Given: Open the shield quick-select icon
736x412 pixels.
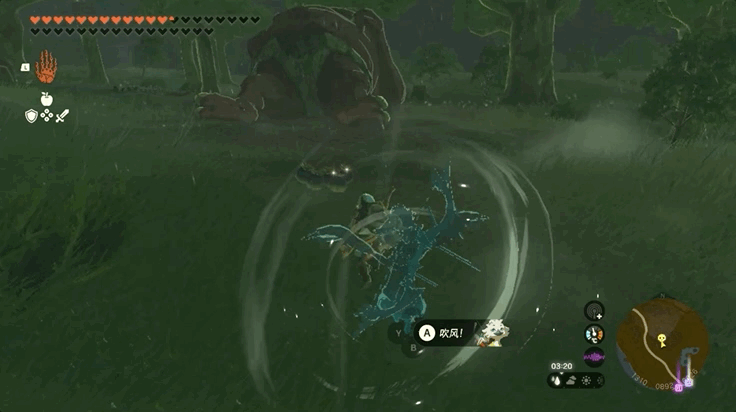Looking at the screenshot, I should pyautogui.click(x=31, y=116).
